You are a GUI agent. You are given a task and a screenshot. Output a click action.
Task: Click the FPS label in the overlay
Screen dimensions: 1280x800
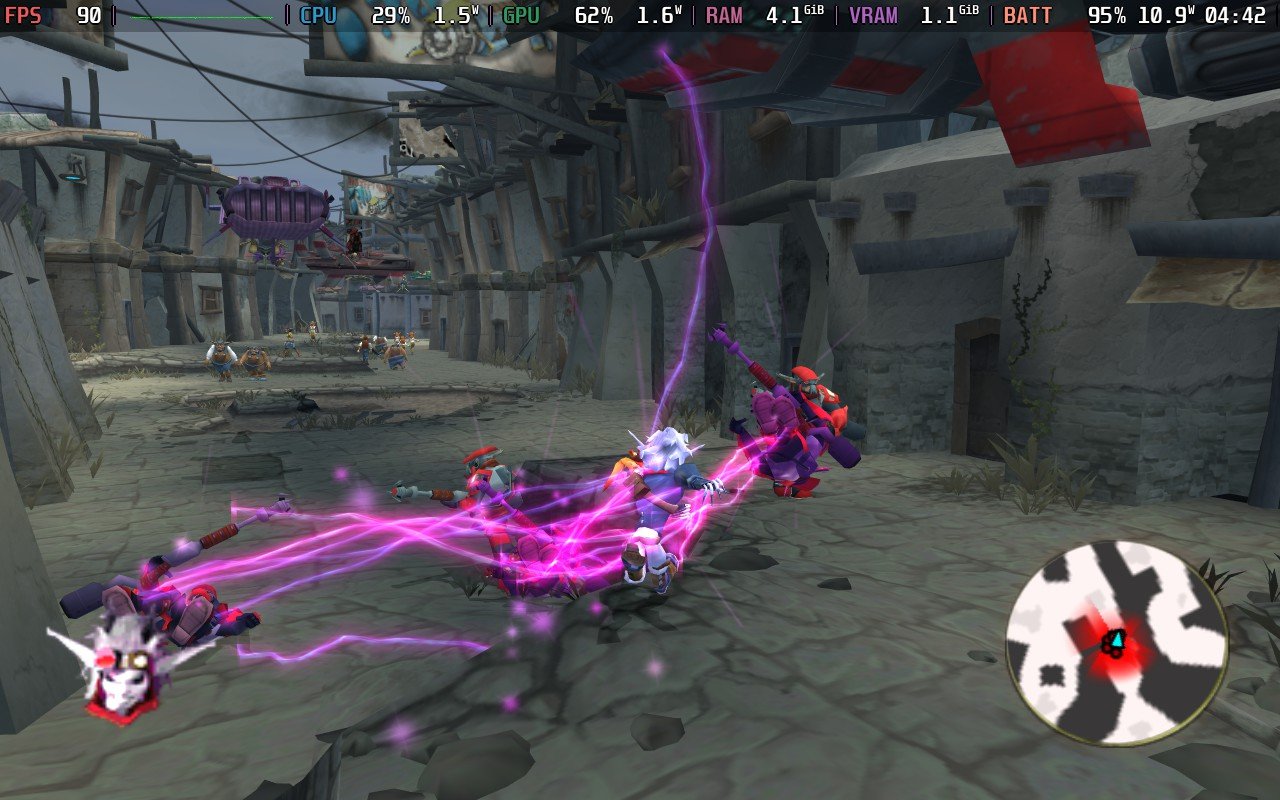click(x=24, y=15)
